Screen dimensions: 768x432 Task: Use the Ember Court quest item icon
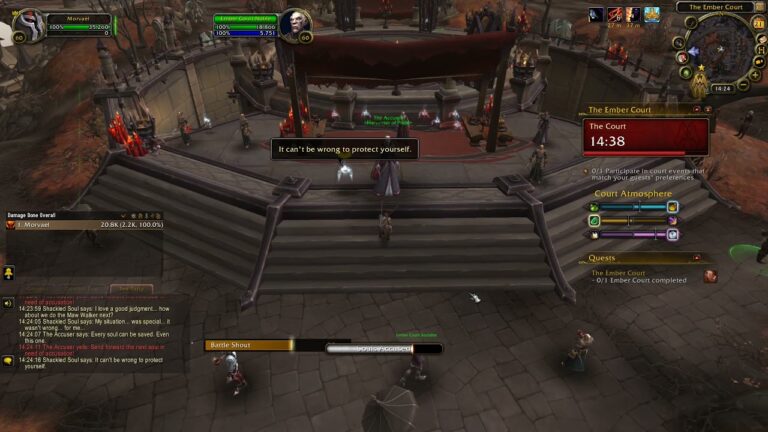pos(710,276)
